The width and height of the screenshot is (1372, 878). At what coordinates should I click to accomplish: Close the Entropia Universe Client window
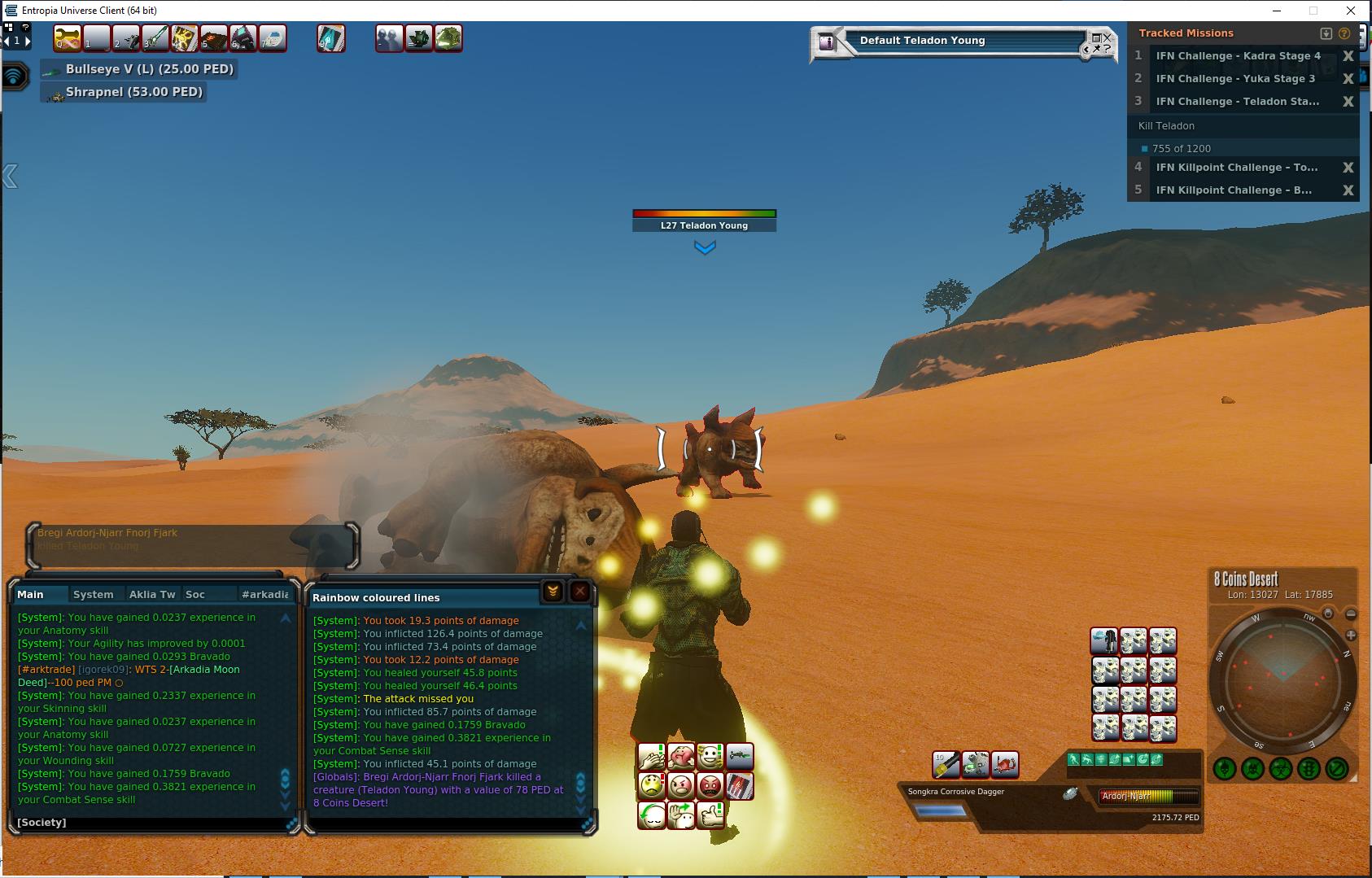click(1352, 11)
